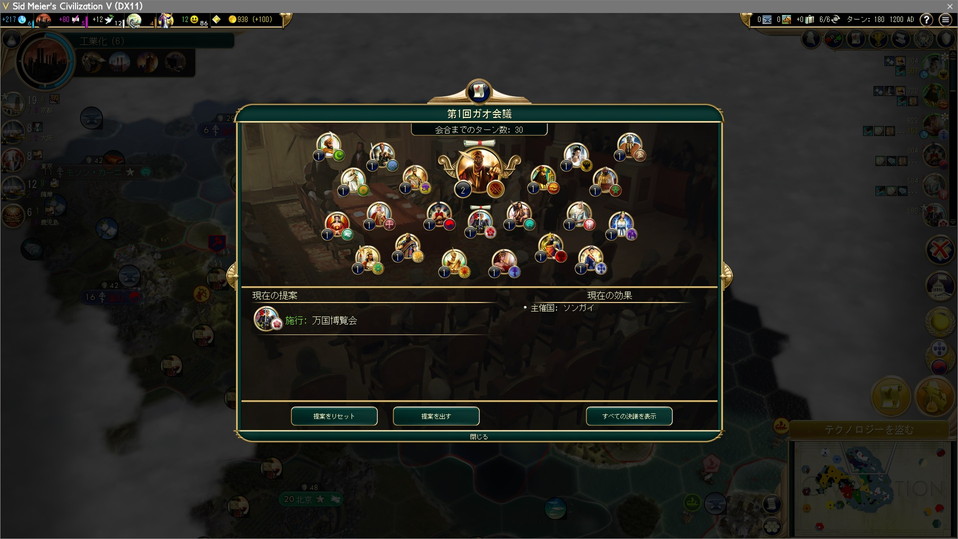Show all resolutions with すべての決議を表示
Viewport: 958px width, 539px height.
629,416
